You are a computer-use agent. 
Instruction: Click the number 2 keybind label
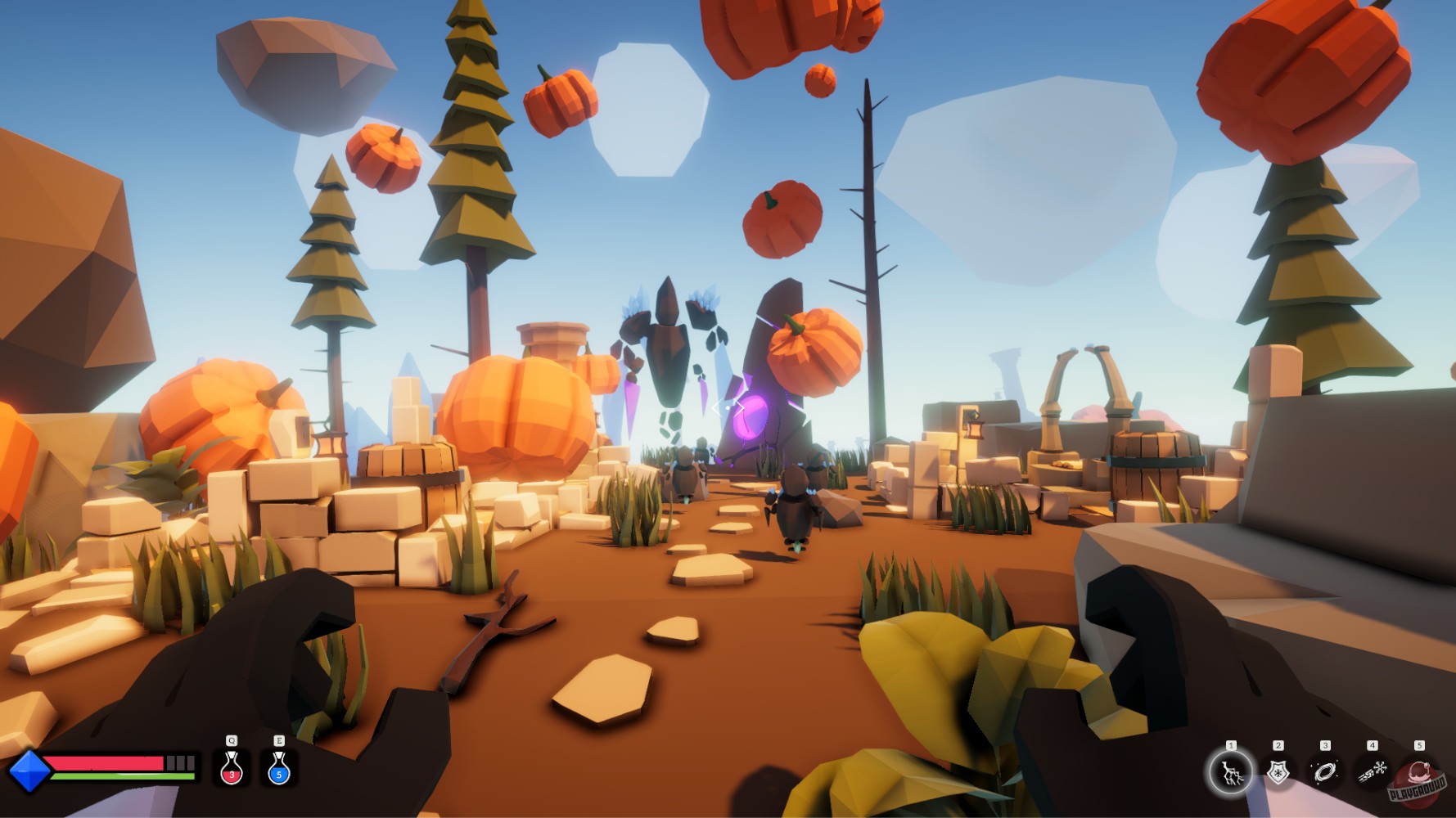click(x=1278, y=744)
